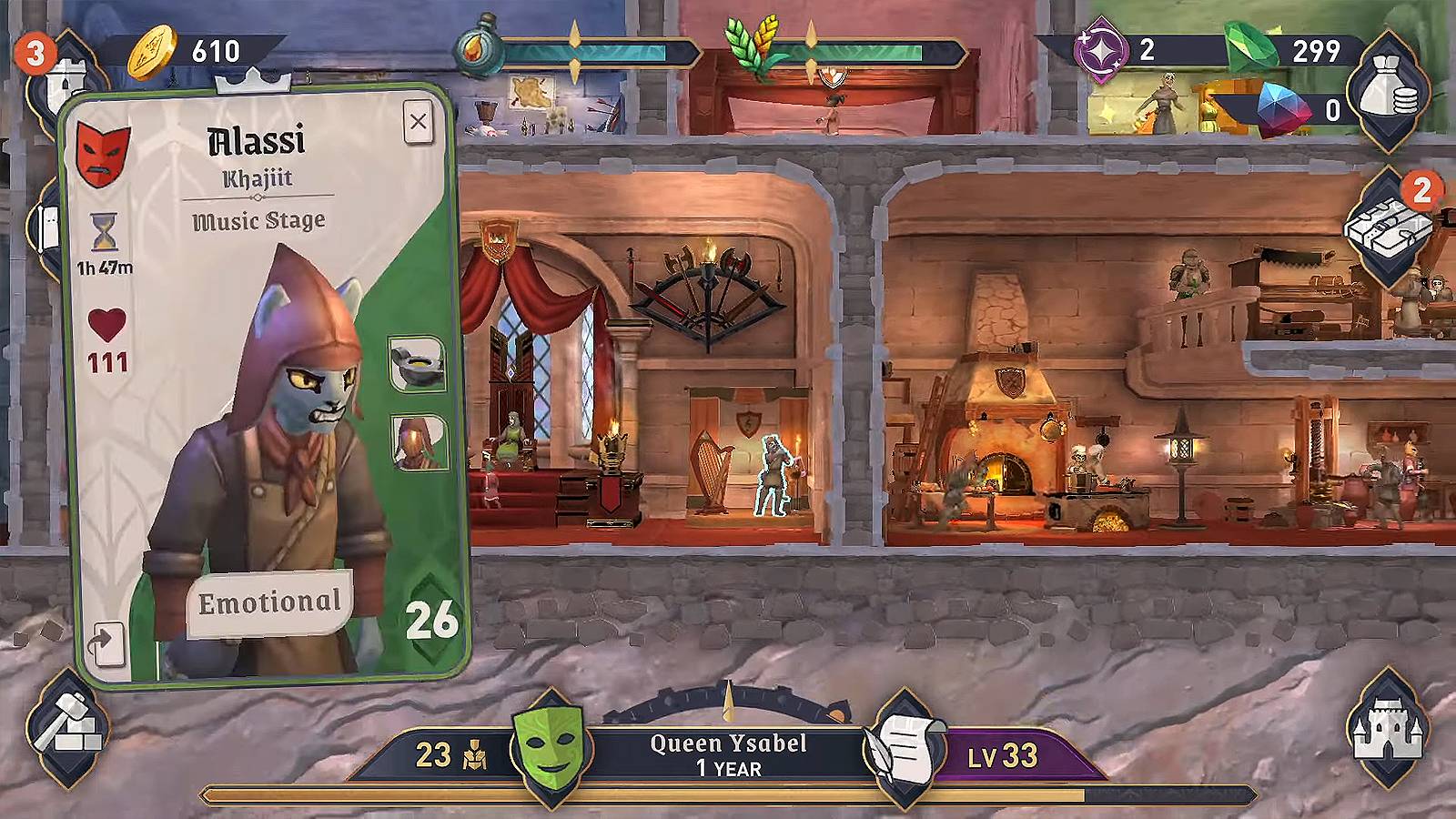This screenshot has height=819, width=1456.
Task: Click the red angry mask icon
Action: click(102, 153)
